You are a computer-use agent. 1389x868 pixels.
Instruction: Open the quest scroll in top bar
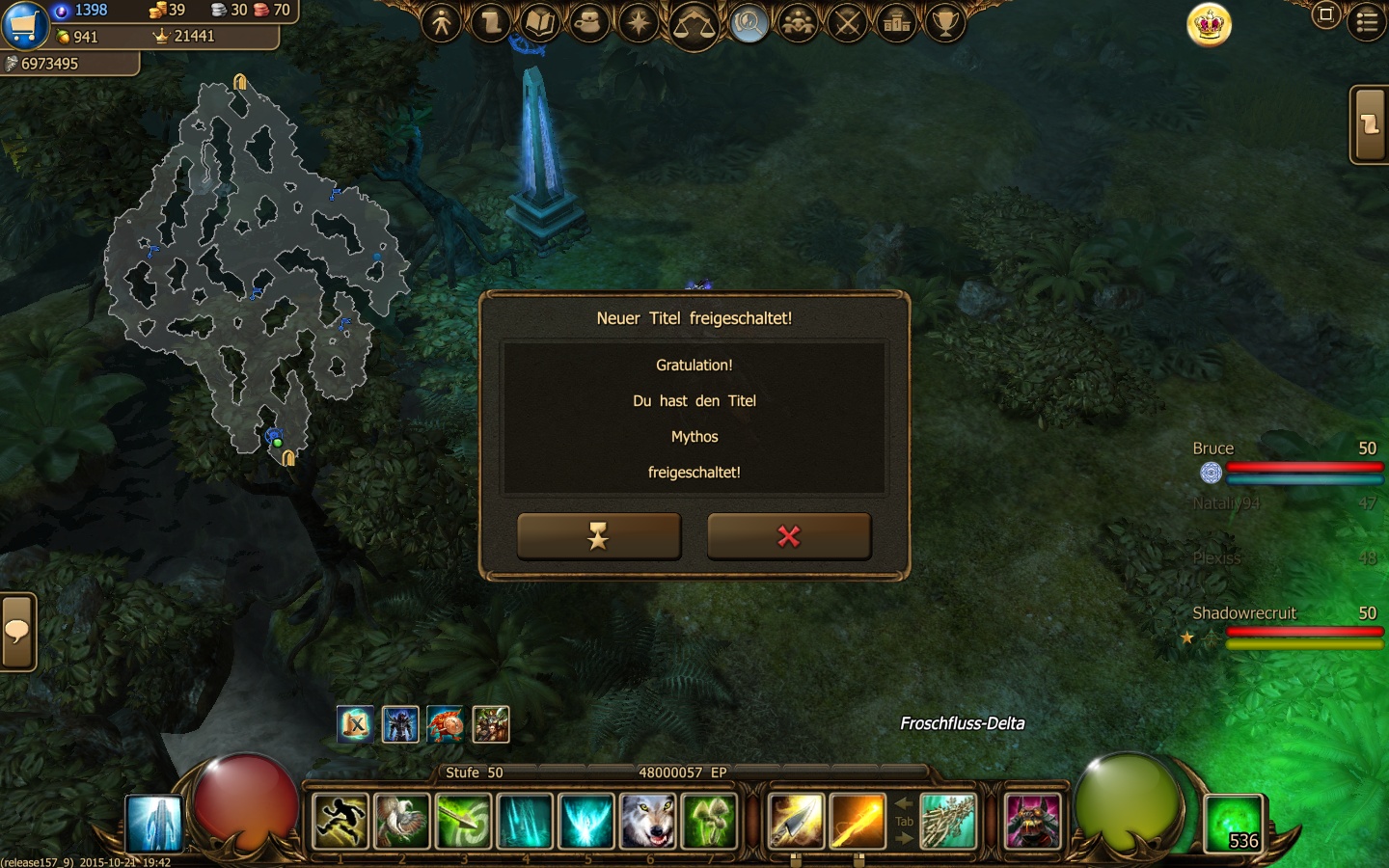pos(491,22)
